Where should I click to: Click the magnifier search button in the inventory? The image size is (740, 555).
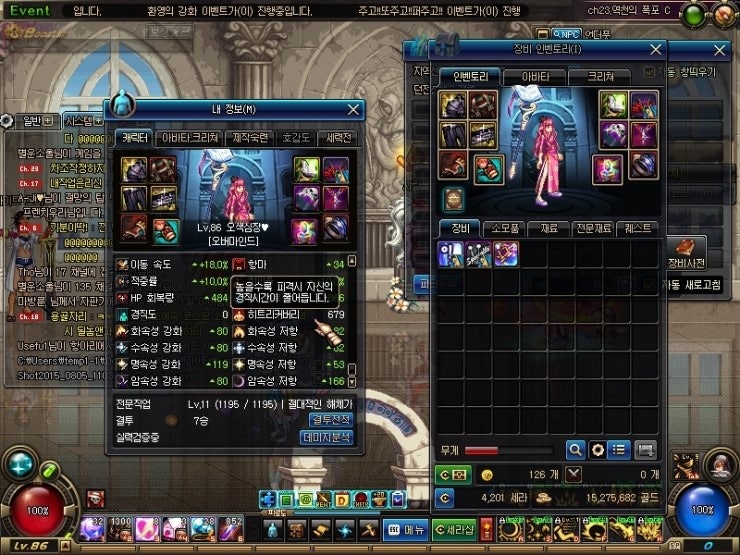tap(576, 449)
